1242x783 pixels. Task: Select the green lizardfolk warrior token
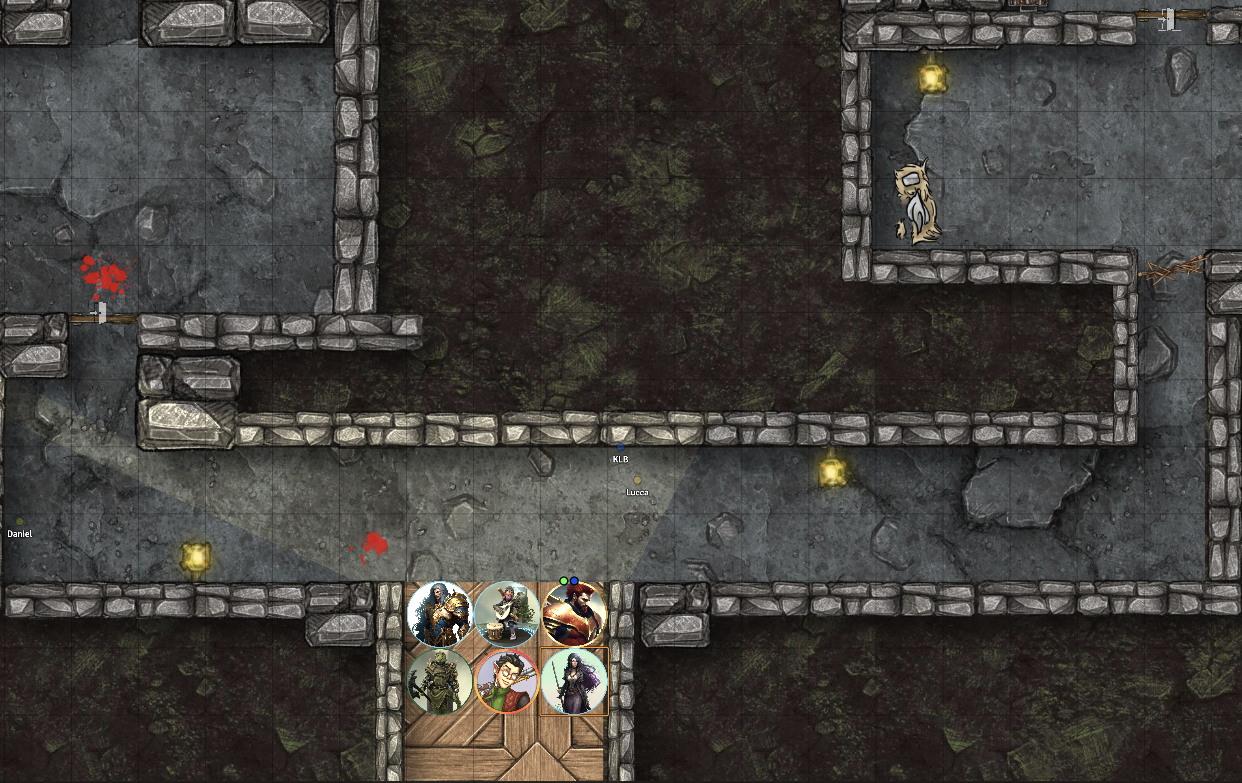440,681
